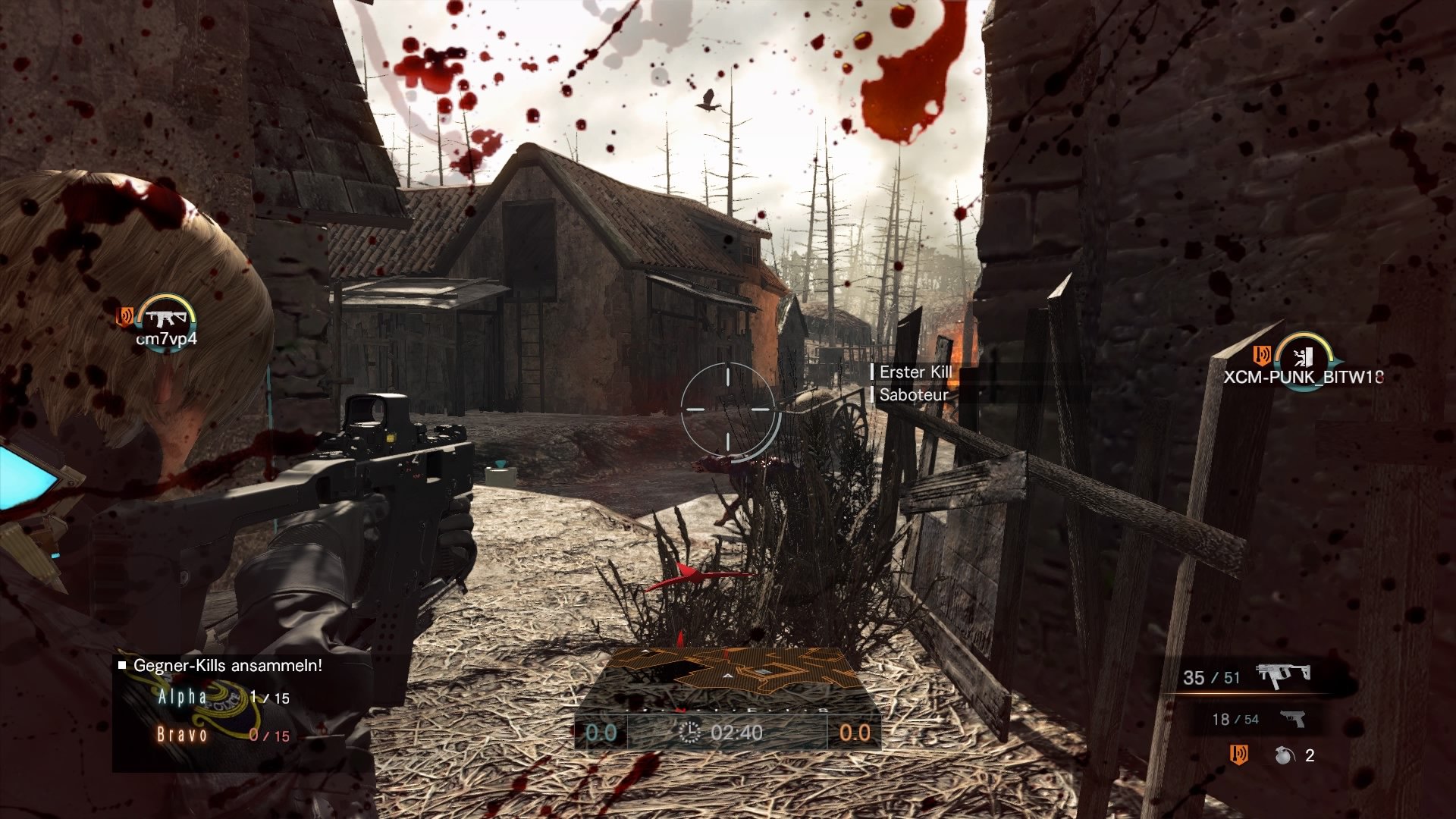Image resolution: width=1456 pixels, height=819 pixels.
Task: Expand the Erster Kill notification
Action: 917,372
